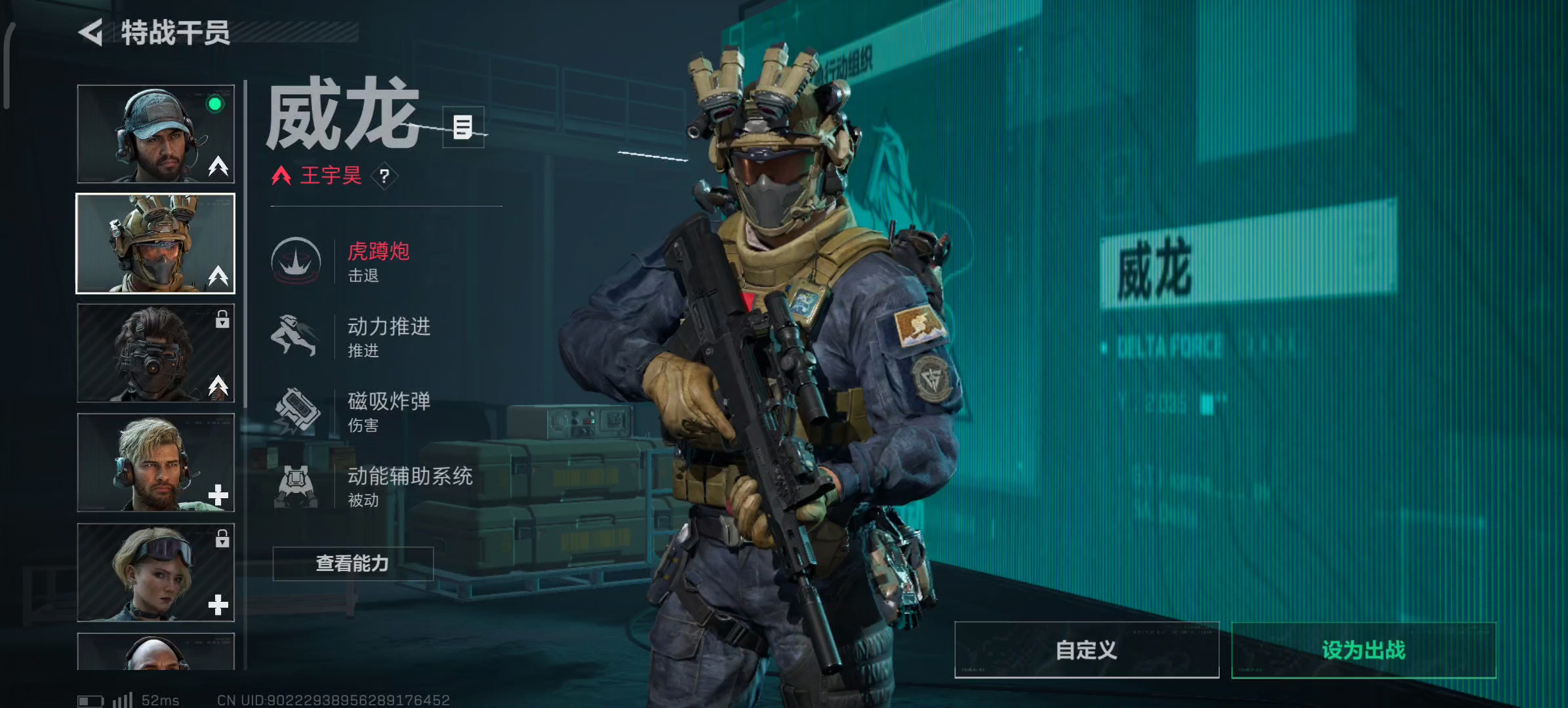Choose the locked night-vision goggles operator portrait
This screenshot has height=708, width=1568.
(x=155, y=353)
